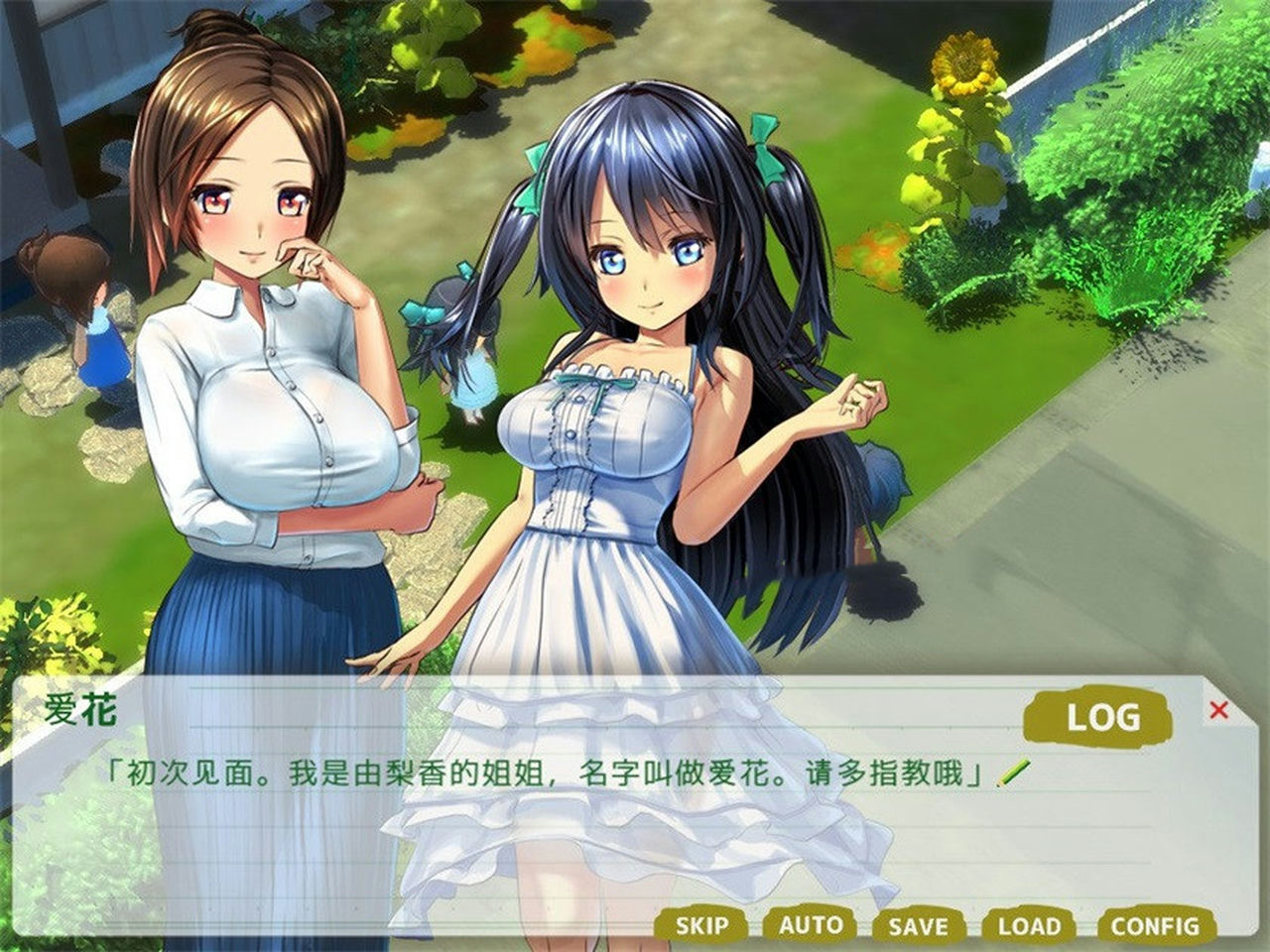Open the LOG message history
The width and height of the screenshot is (1270, 952).
pos(1101,714)
